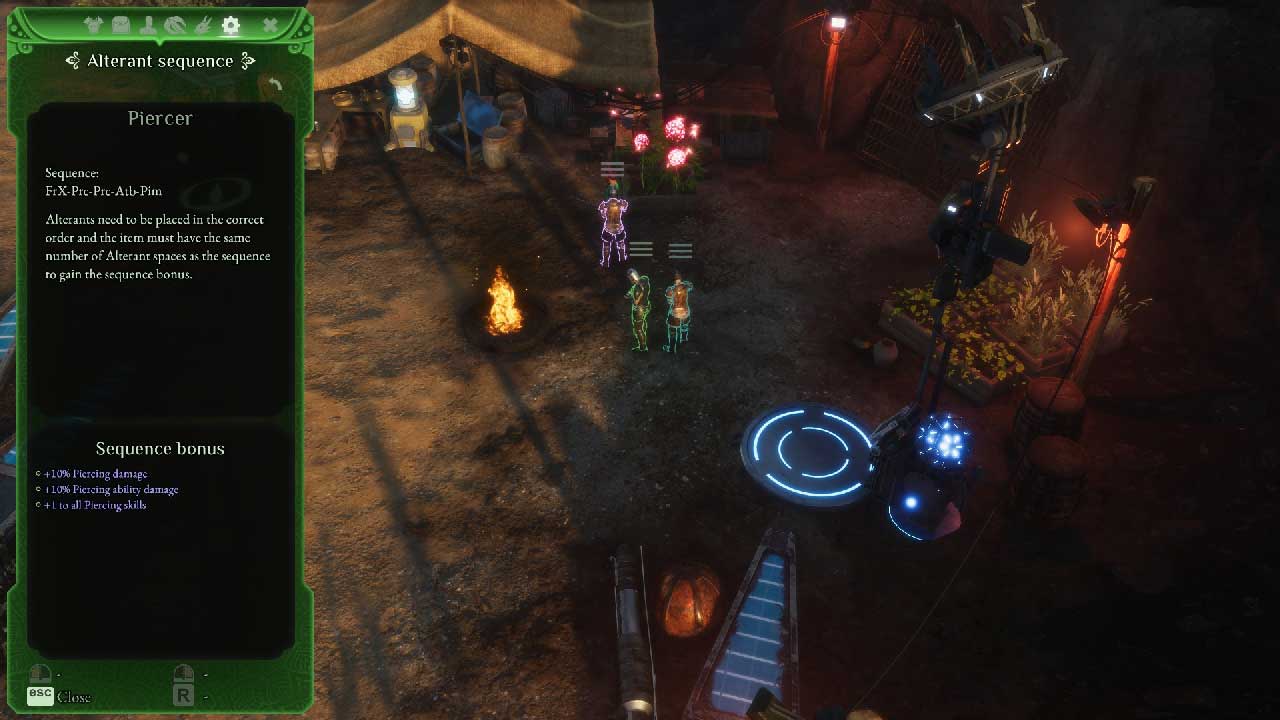Open the chest inventory tab
This screenshot has height=720, width=1280.
click(121, 26)
